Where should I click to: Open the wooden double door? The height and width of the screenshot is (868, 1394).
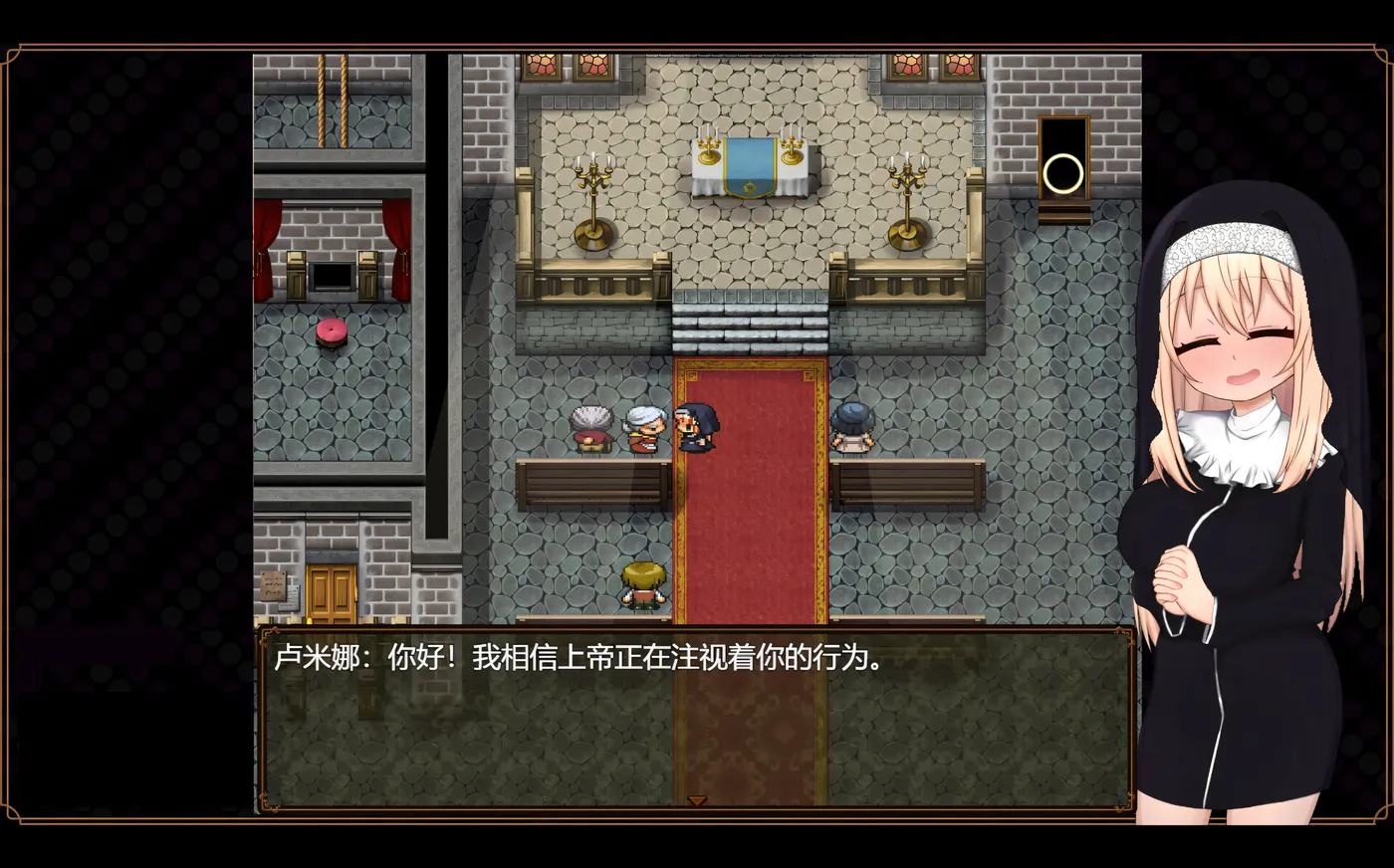point(332,590)
